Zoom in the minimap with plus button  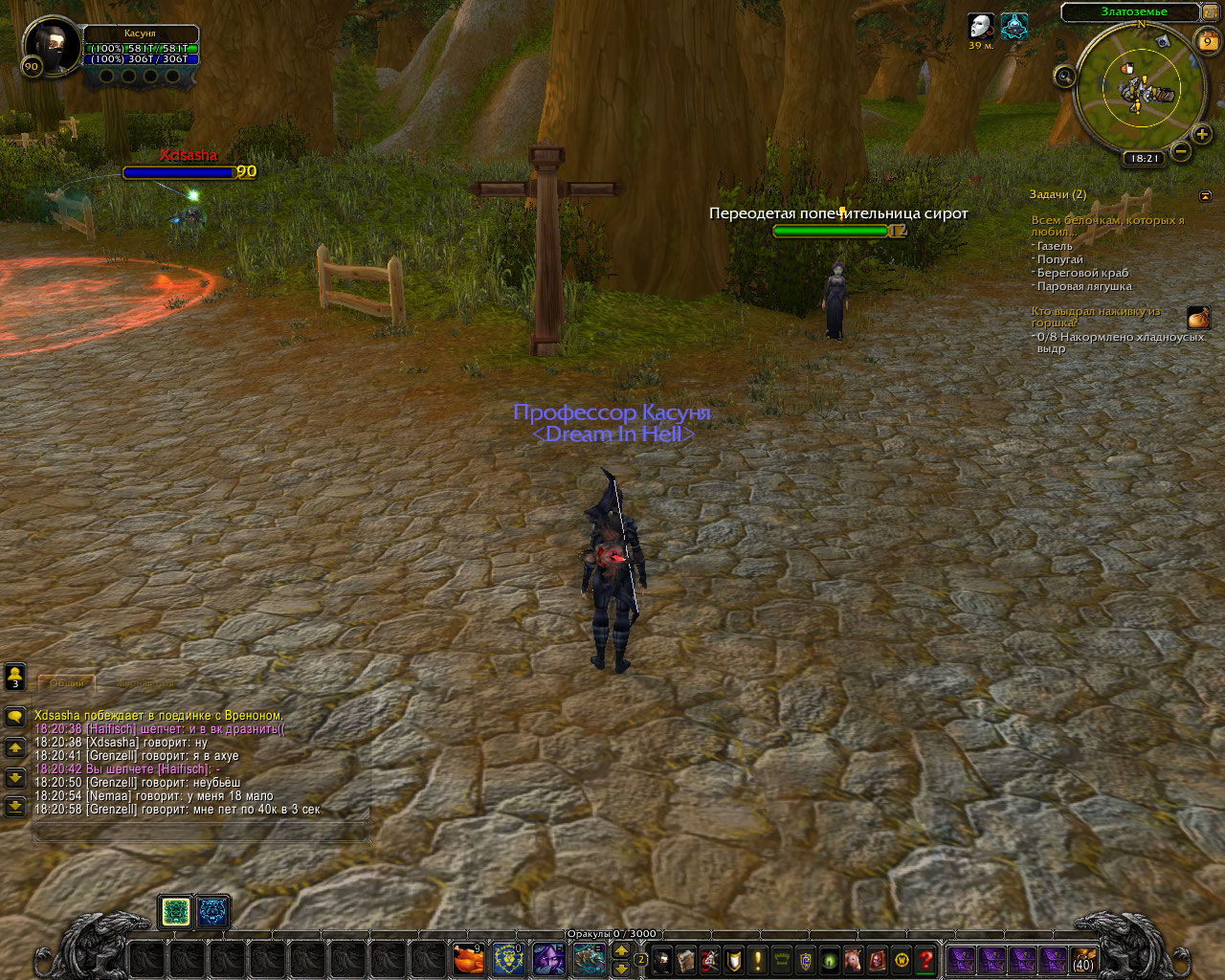coord(1202,135)
